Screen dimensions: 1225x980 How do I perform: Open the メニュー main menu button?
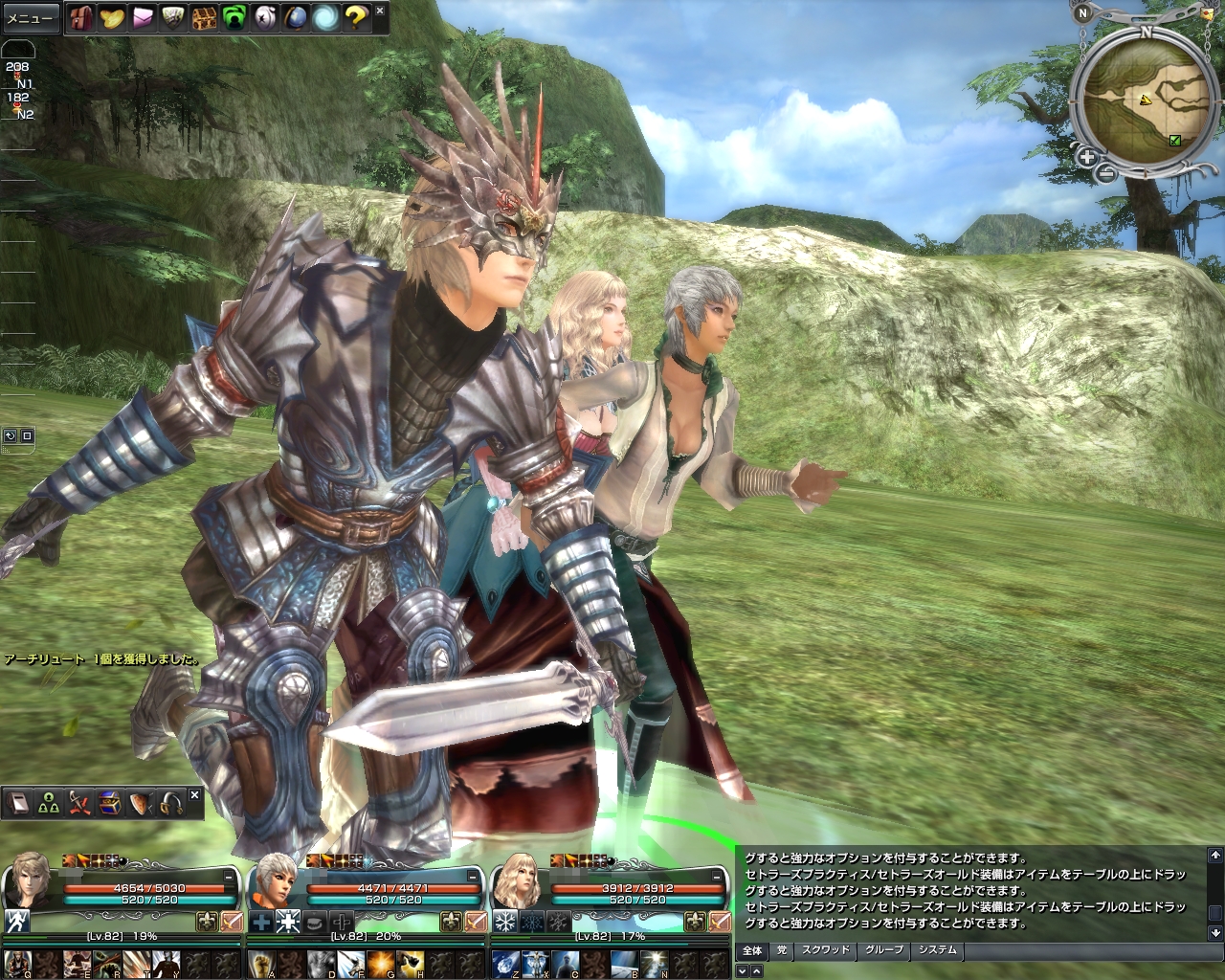[x=30, y=18]
